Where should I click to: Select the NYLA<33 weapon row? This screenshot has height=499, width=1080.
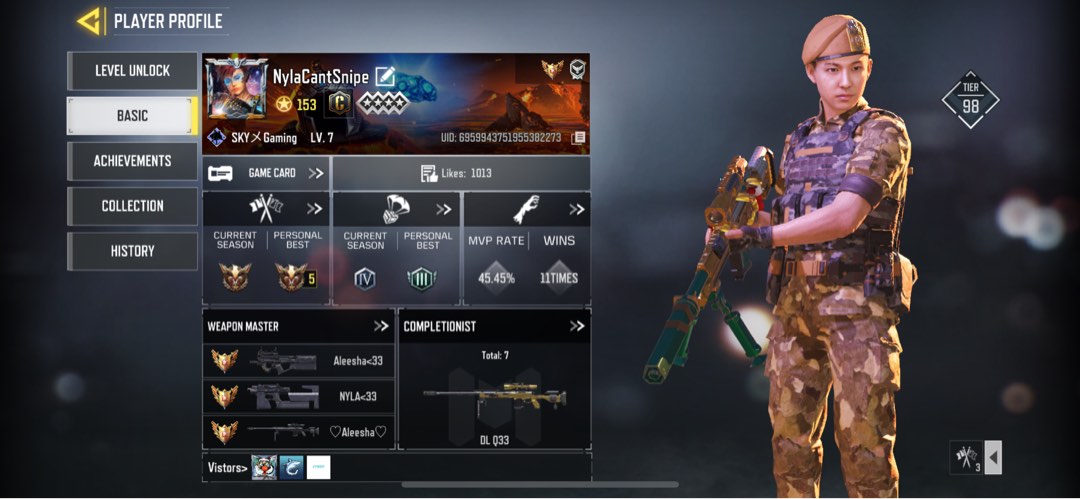[x=298, y=396]
